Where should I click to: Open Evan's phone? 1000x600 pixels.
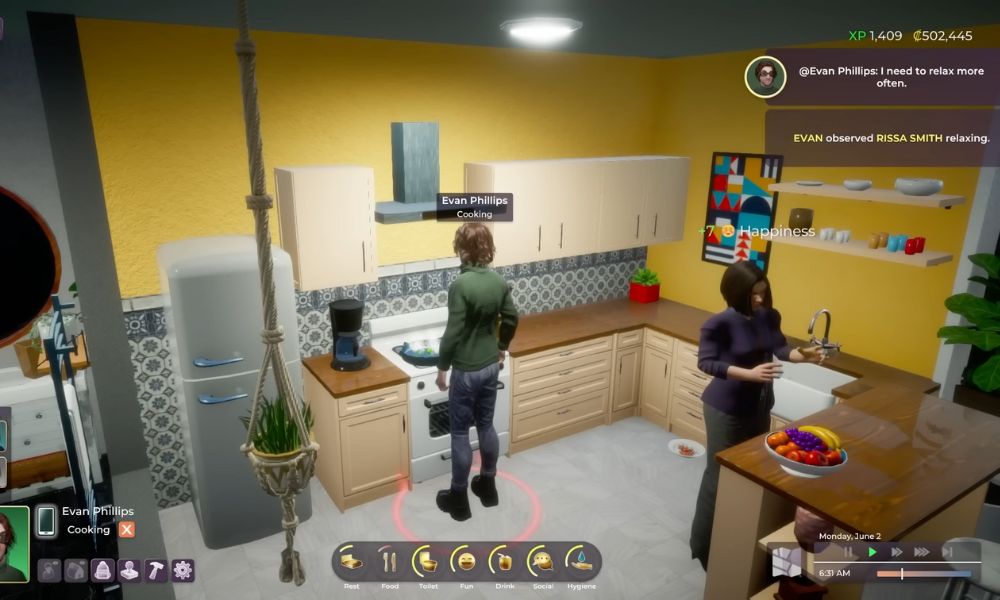pos(46,521)
